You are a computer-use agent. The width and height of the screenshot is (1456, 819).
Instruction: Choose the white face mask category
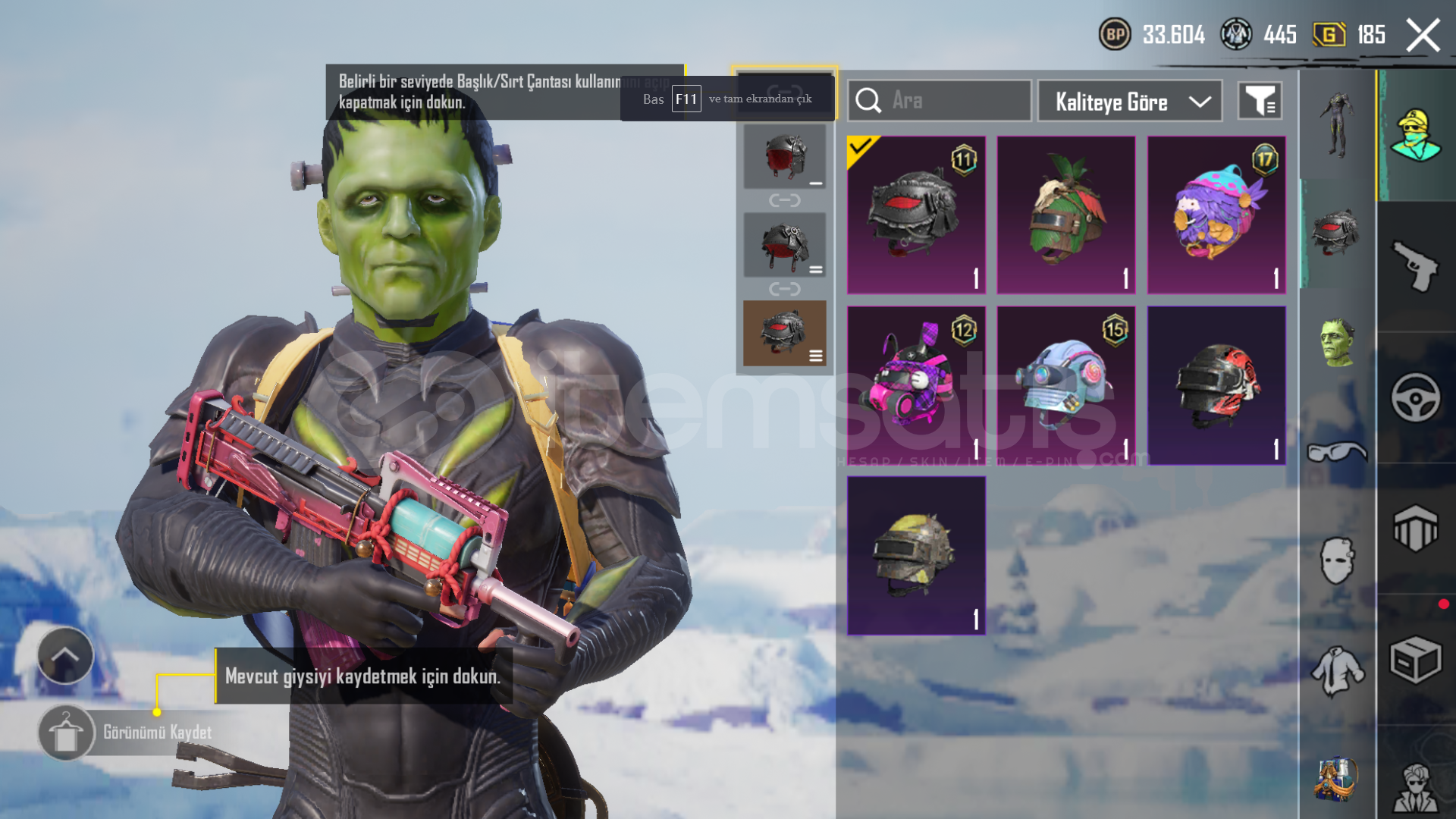[1337, 561]
